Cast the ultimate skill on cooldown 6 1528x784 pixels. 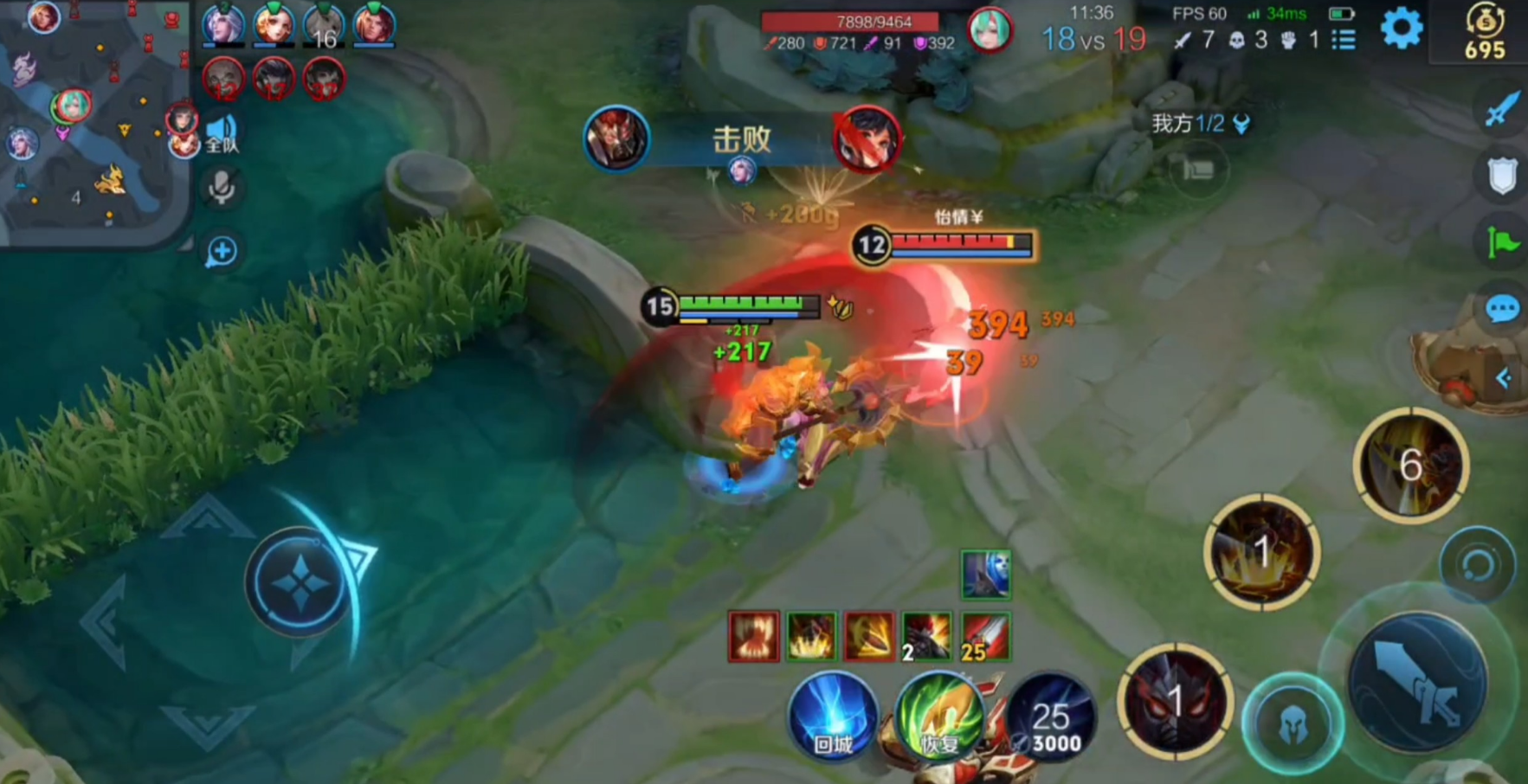coord(1410,466)
